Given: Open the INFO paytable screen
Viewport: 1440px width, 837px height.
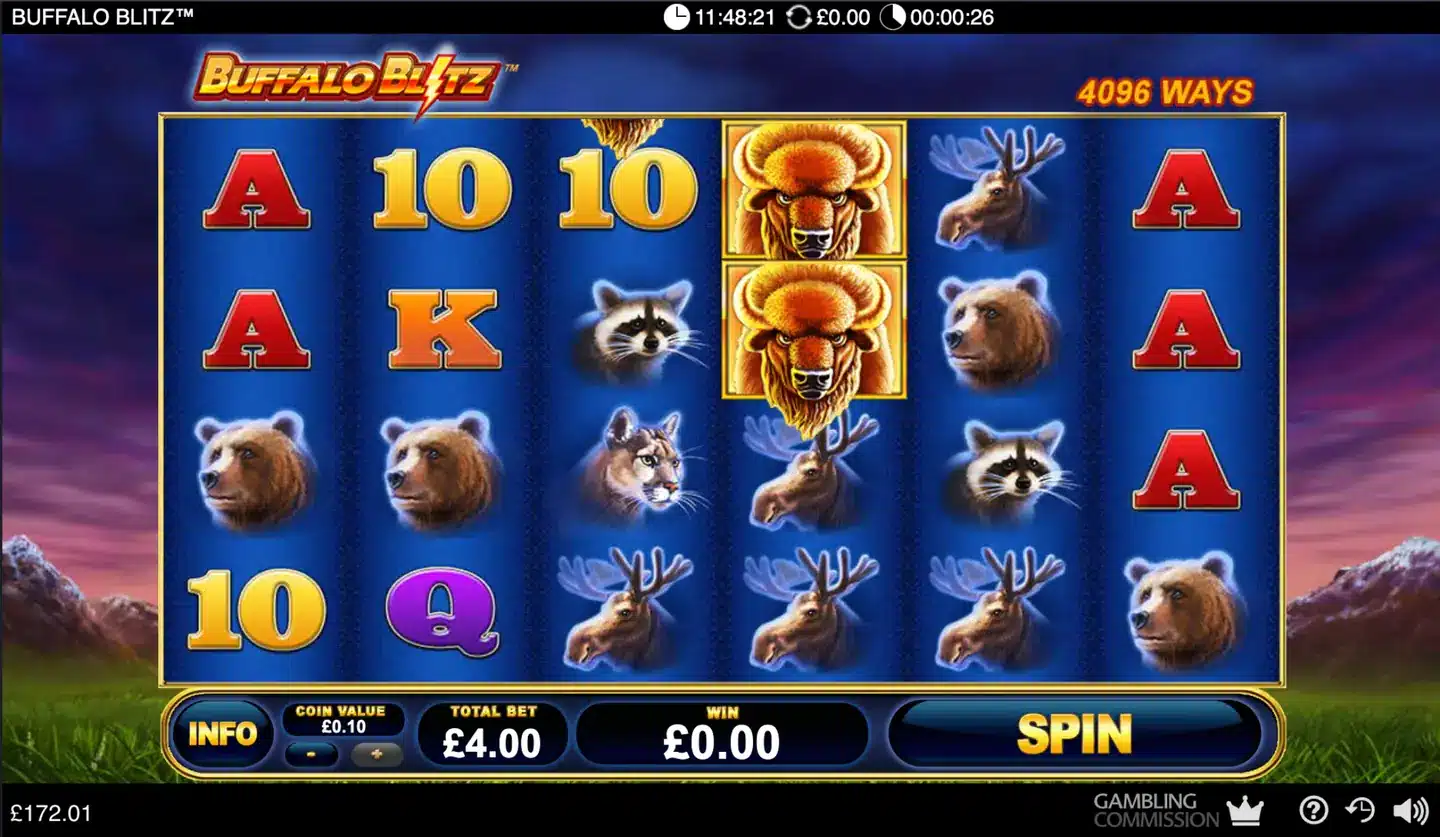Looking at the screenshot, I should [224, 734].
